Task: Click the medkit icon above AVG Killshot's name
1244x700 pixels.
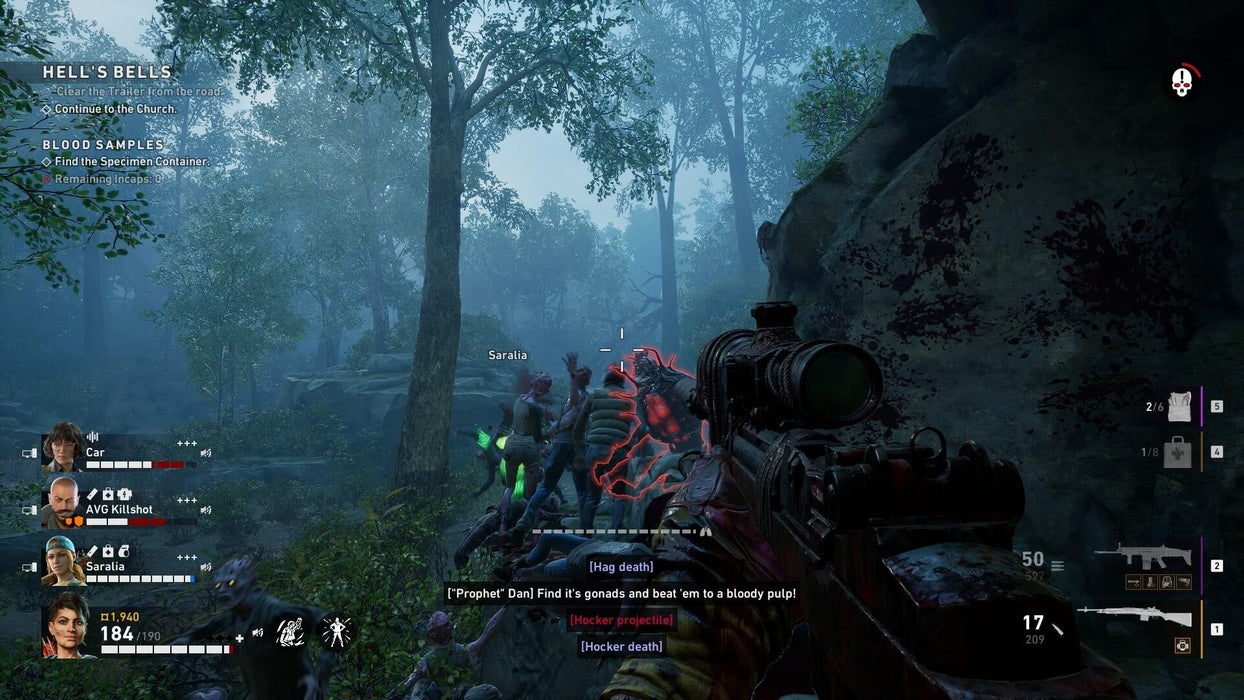Action: [108, 494]
